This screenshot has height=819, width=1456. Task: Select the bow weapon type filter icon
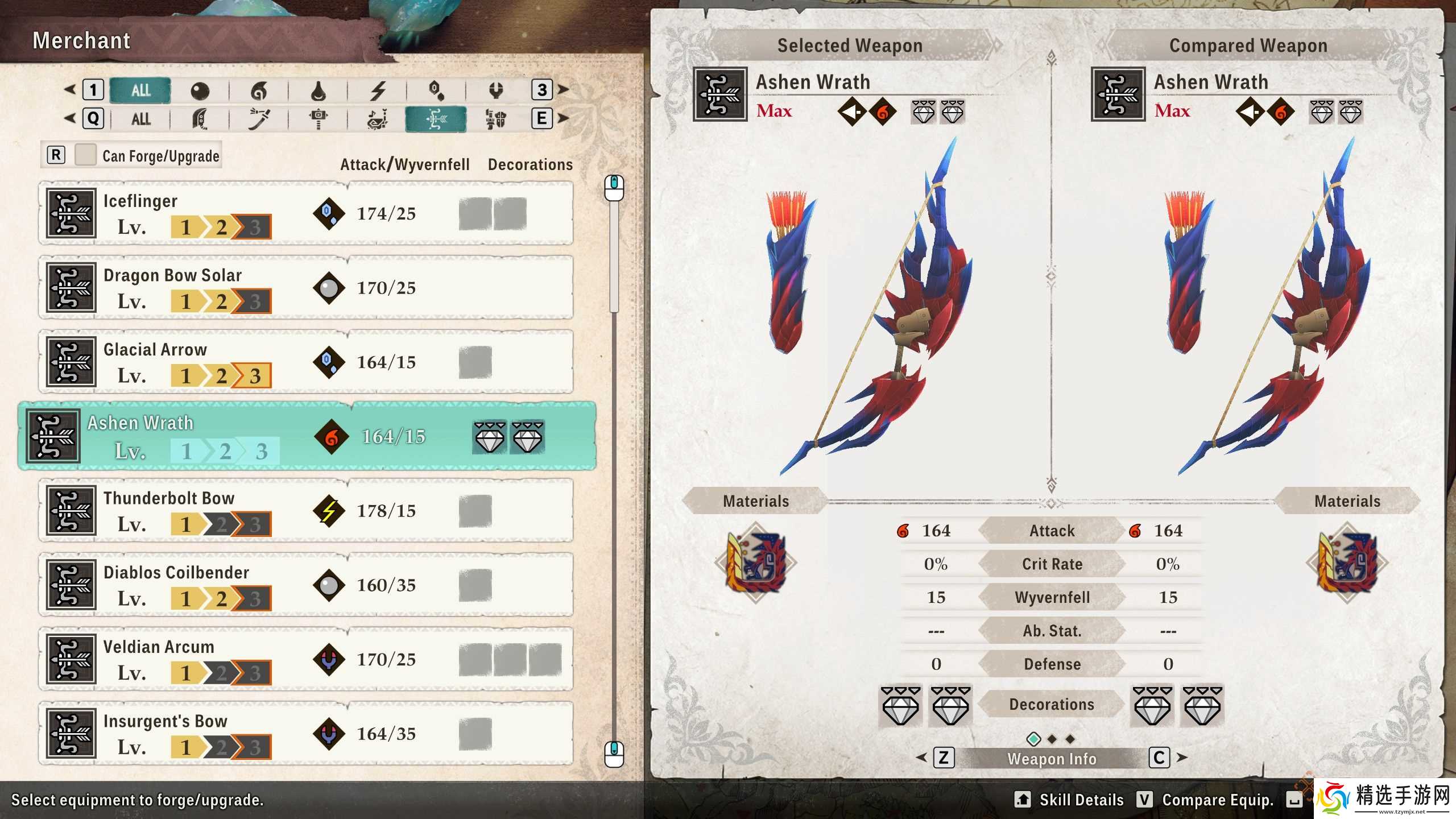[x=438, y=119]
